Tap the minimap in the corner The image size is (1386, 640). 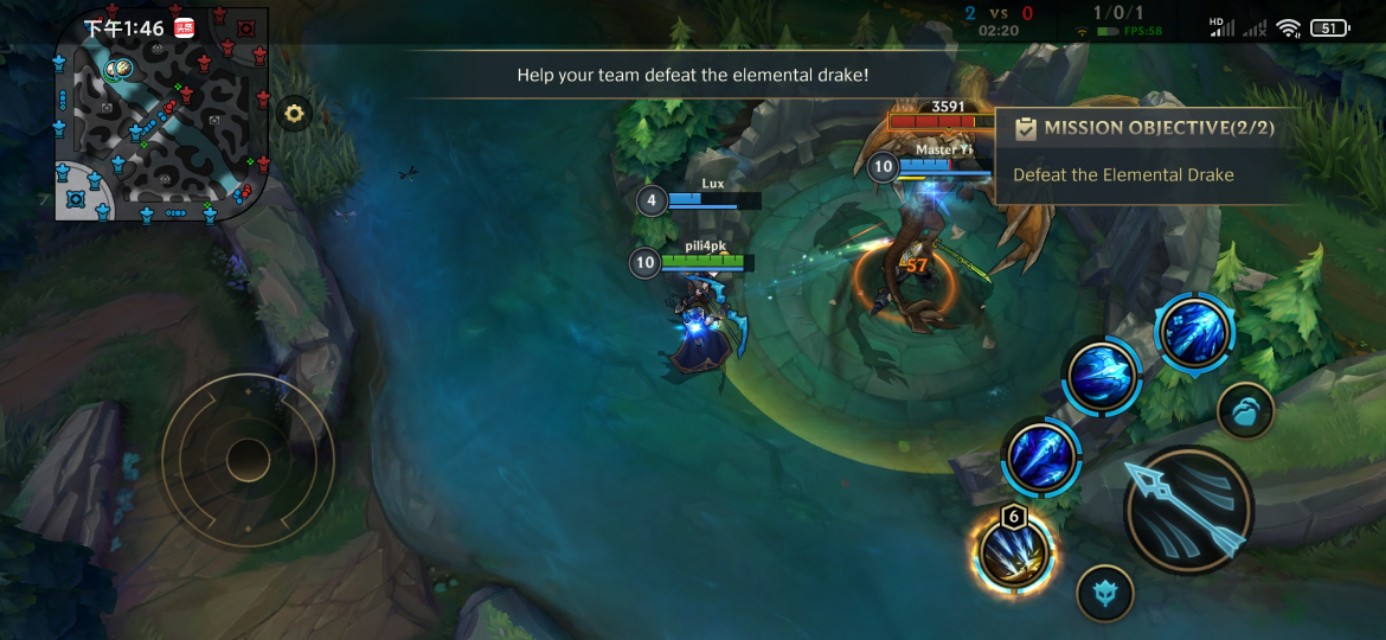[162, 114]
